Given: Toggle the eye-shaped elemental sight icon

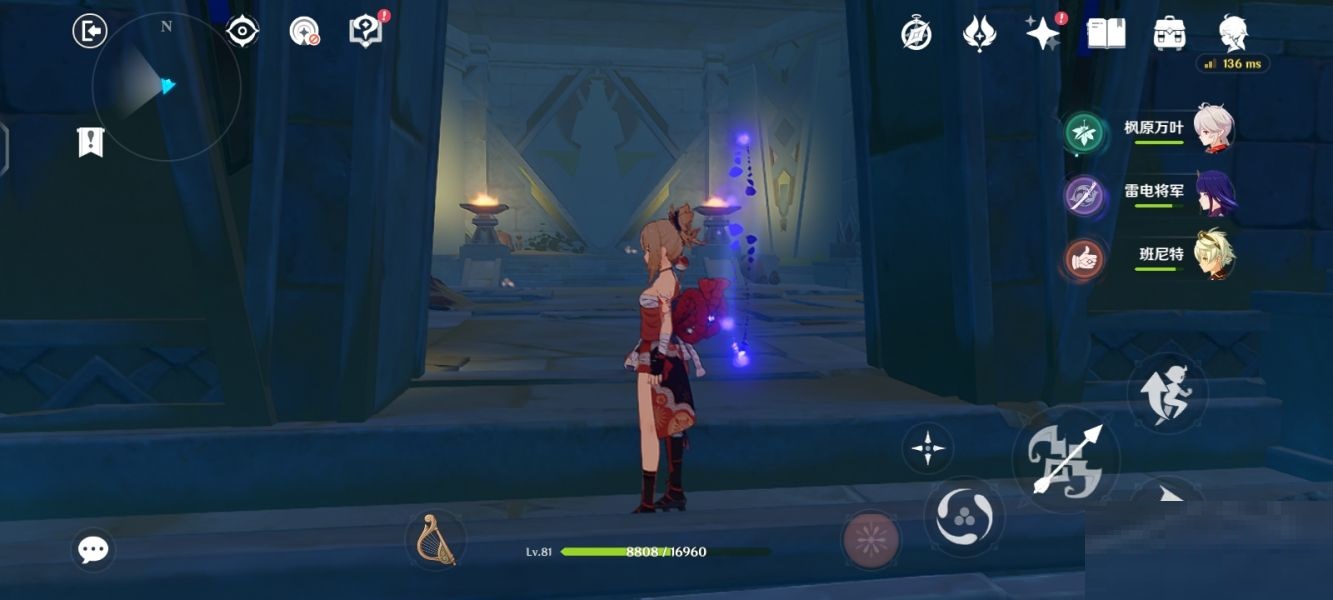Looking at the screenshot, I should click(242, 32).
